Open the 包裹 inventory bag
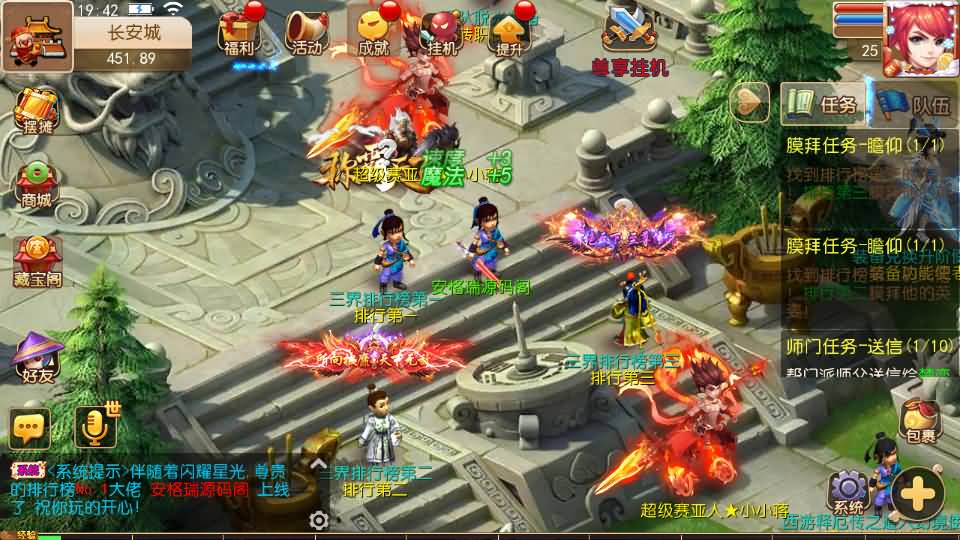This screenshot has height=540, width=960. [x=921, y=422]
